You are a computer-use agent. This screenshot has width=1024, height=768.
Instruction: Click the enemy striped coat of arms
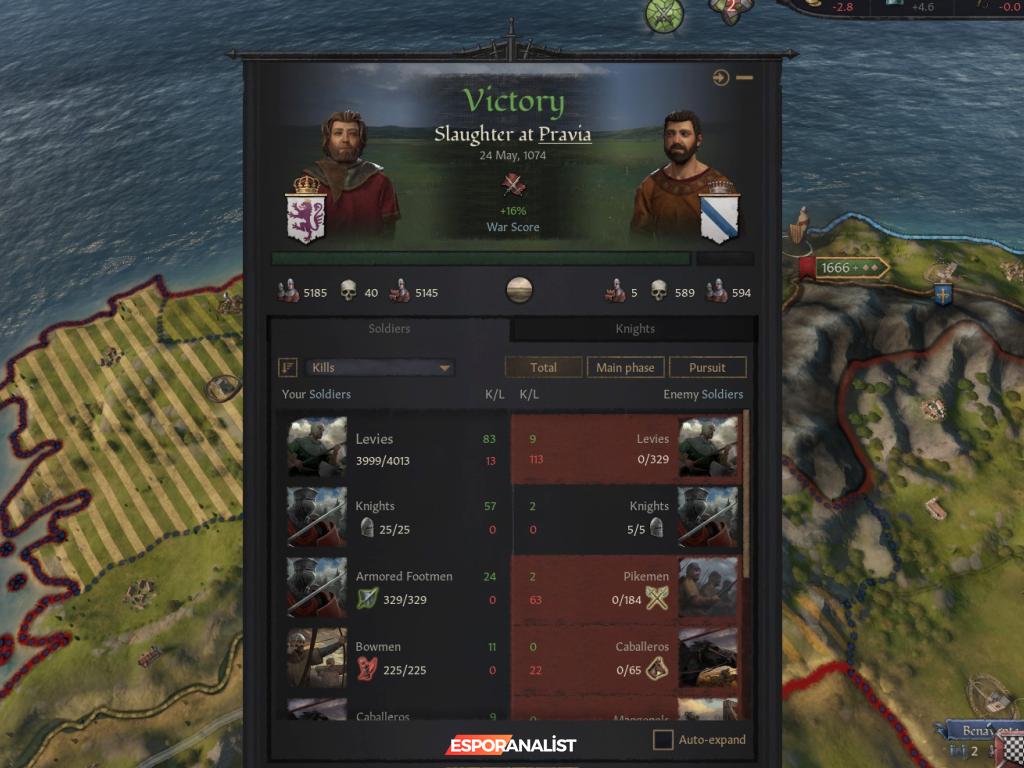pyautogui.click(x=719, y=212)
